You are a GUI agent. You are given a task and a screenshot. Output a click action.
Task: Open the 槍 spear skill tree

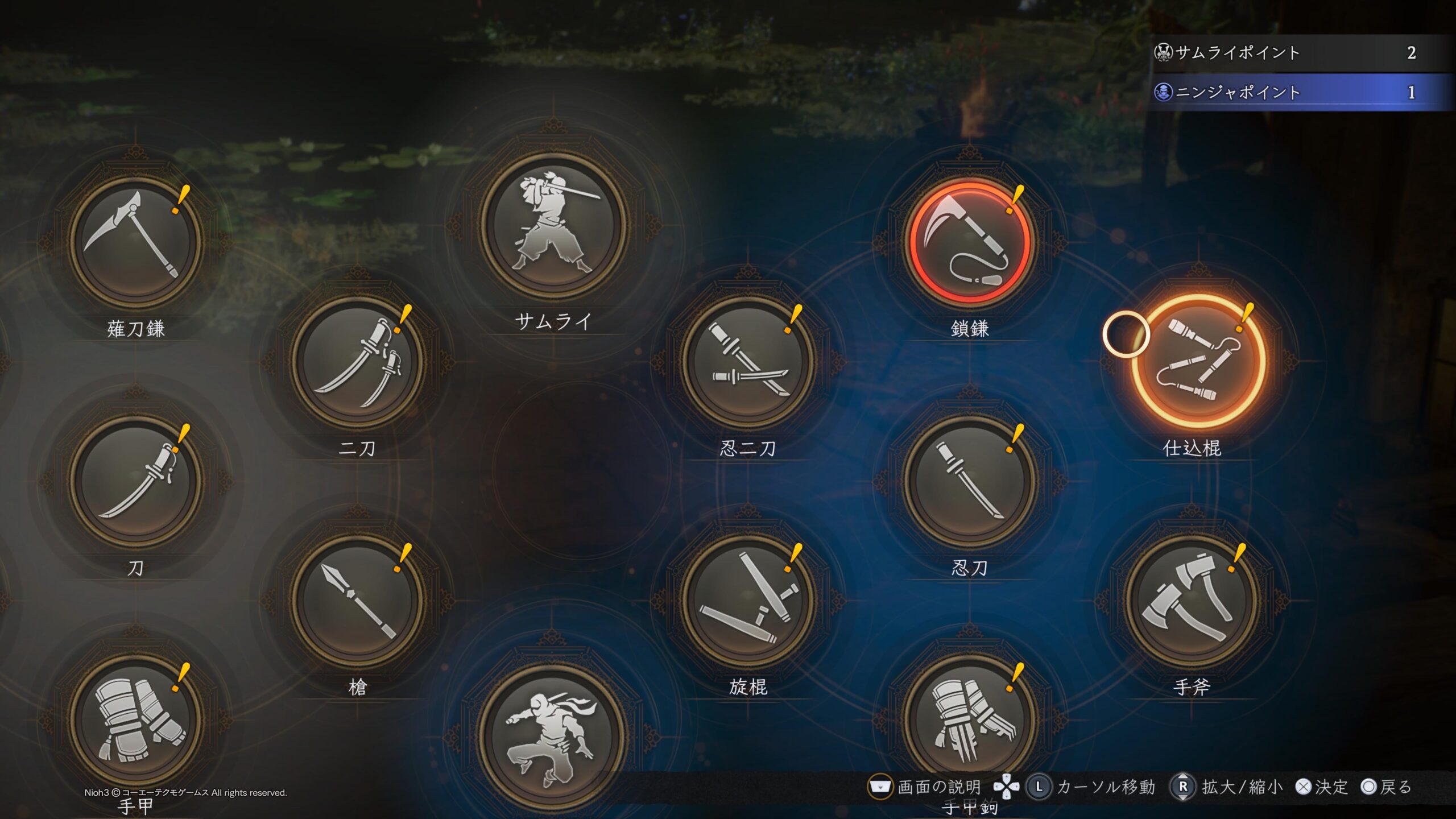point(357,600)
